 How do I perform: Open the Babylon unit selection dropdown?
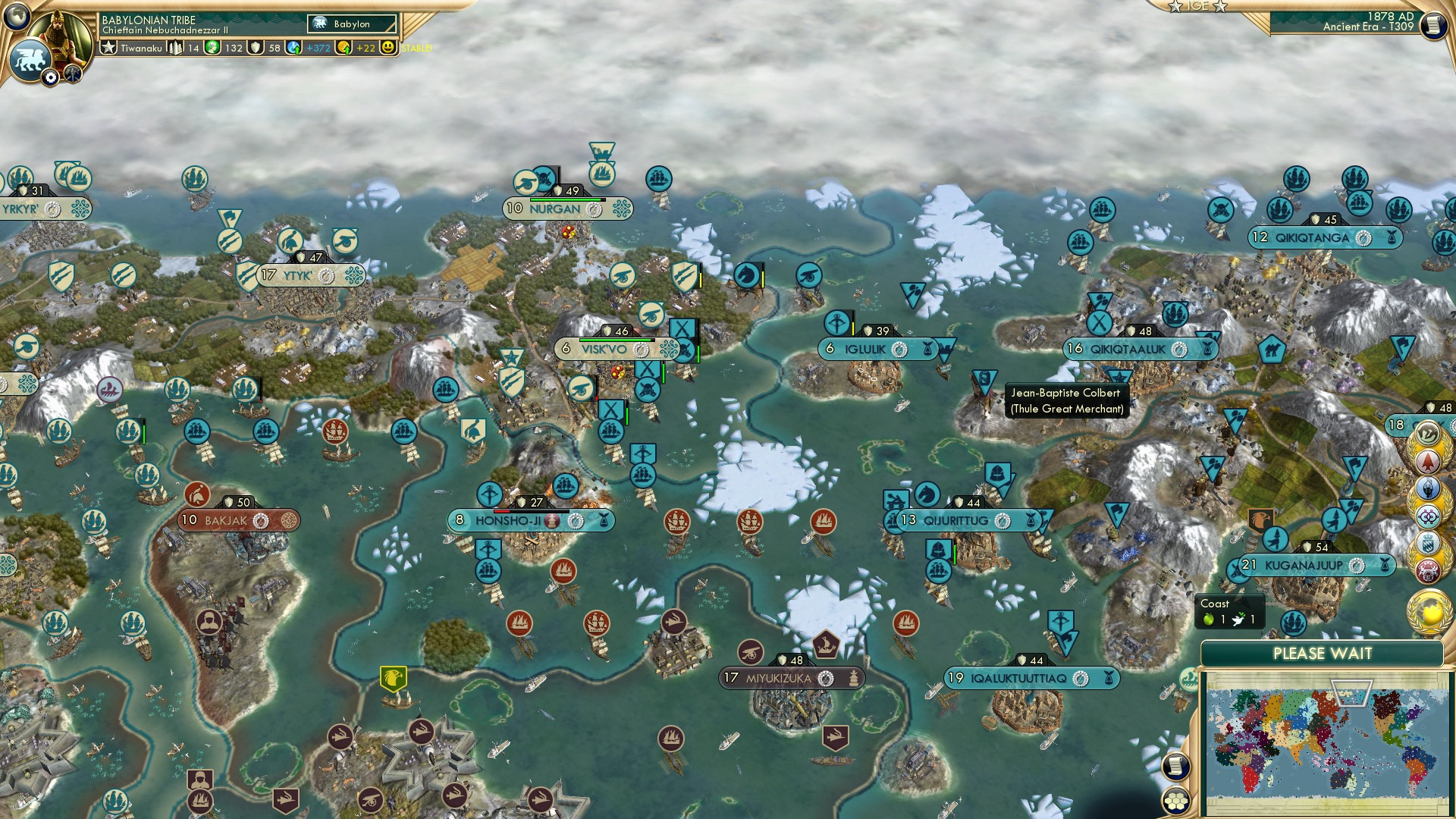(x=351, y=24)
